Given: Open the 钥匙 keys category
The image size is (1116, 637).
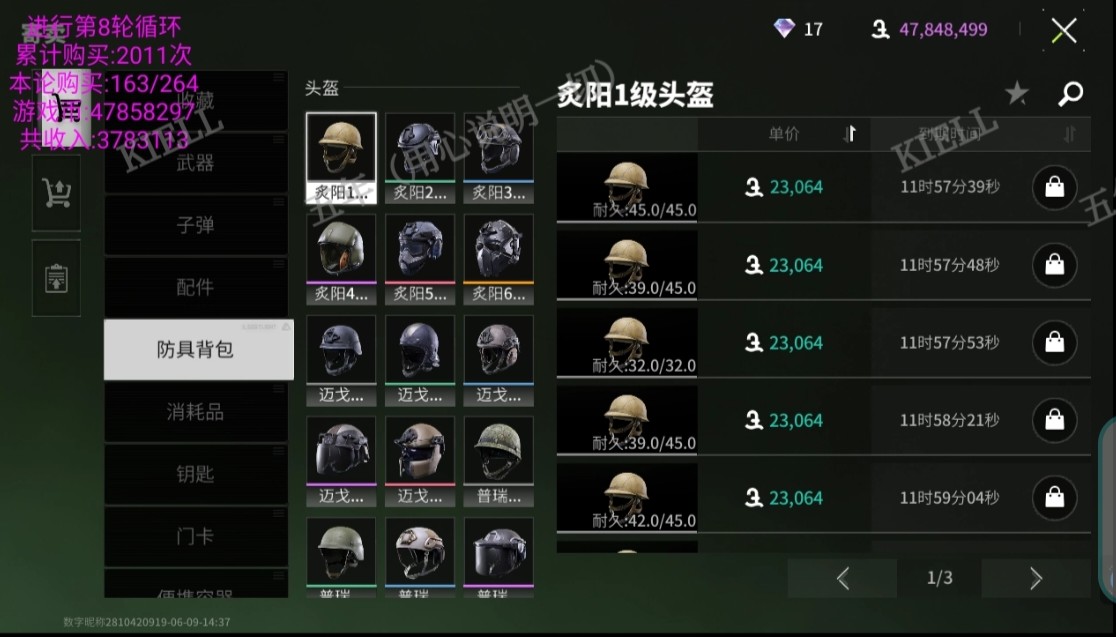Looking at the screenshot, I should (195, 473).
